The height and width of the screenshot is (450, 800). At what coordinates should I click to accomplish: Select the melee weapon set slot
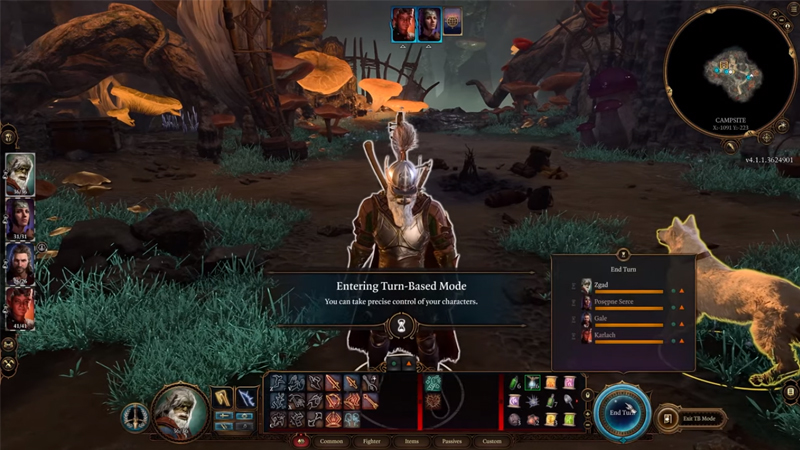pyautogui.click(x=222, y=400)
